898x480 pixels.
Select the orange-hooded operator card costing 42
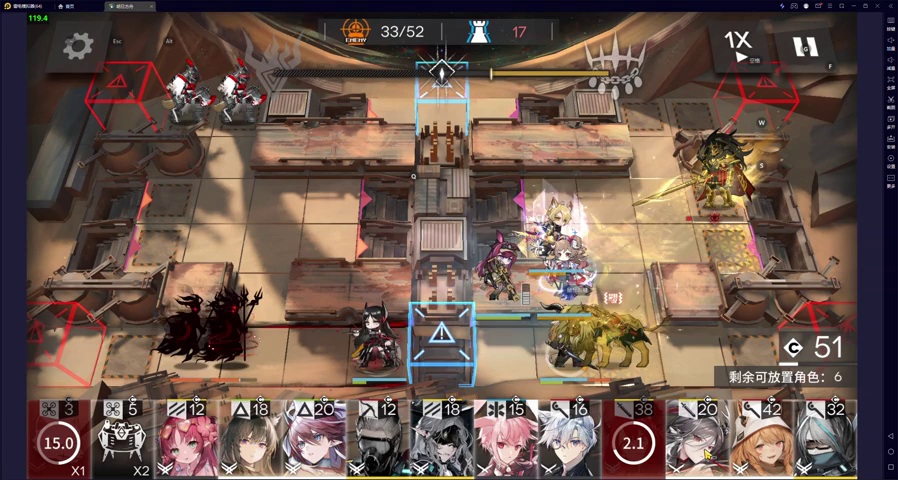(762, 439)
